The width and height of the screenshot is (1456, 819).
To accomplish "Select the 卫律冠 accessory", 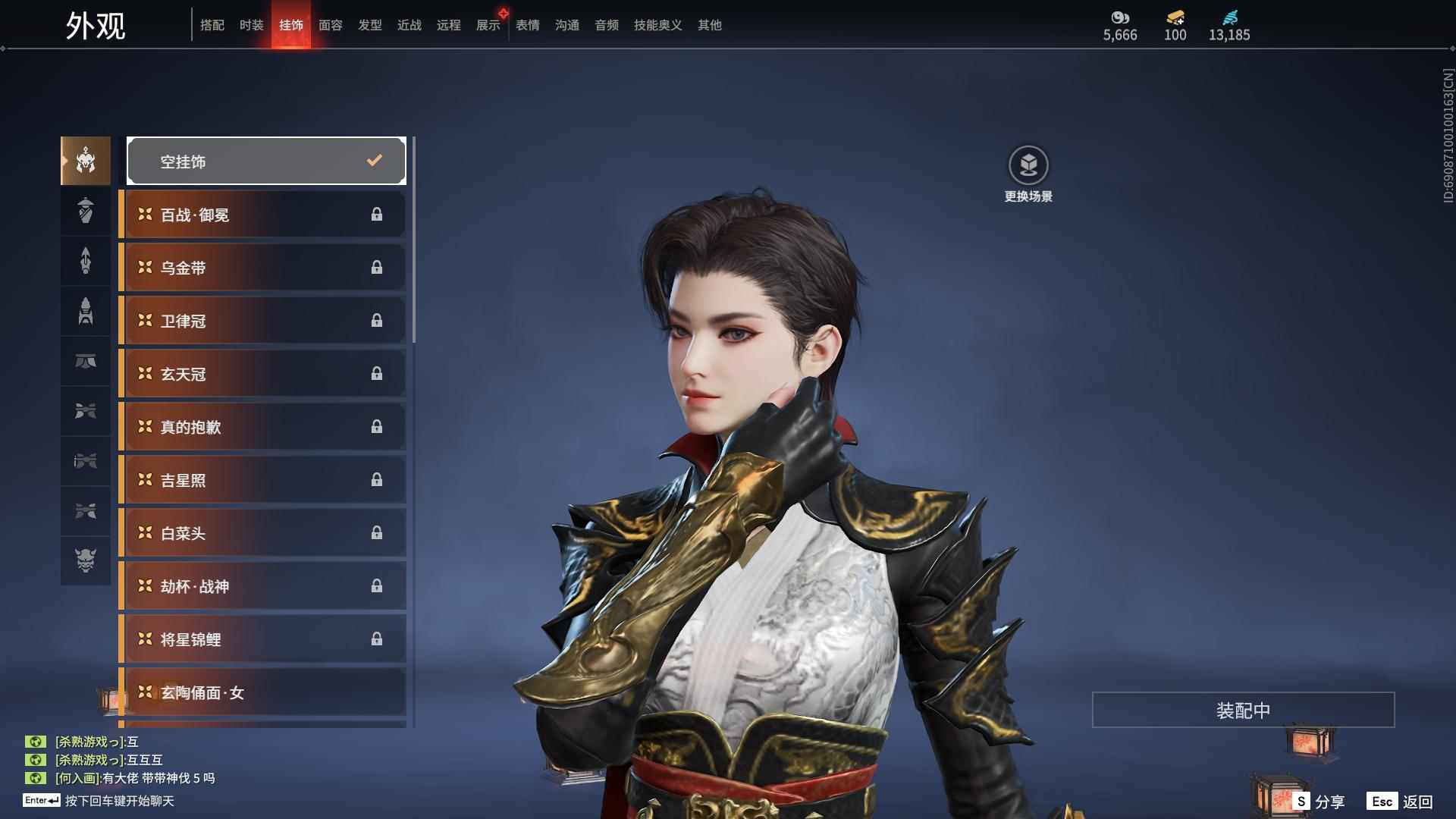I will click(263, 321).
